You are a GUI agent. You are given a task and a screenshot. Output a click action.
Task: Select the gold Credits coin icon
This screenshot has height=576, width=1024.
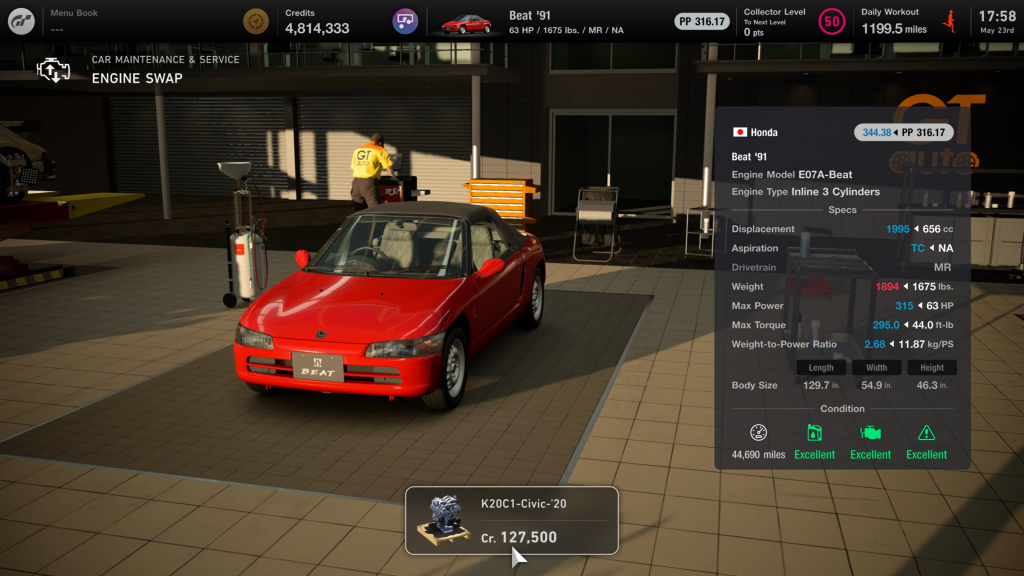(x=256, y=21)
